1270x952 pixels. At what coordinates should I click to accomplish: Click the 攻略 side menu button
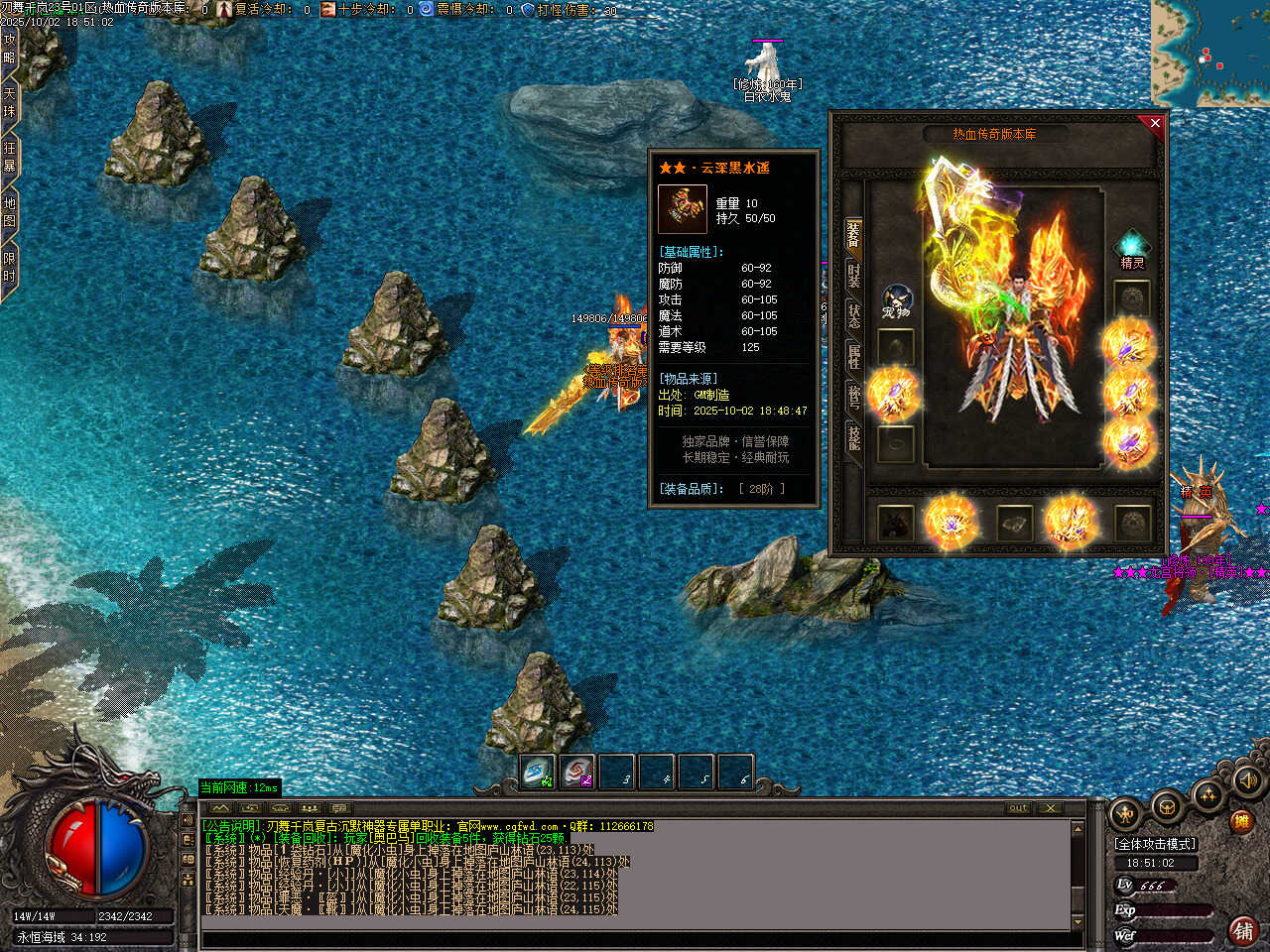[x=9, y=50]
